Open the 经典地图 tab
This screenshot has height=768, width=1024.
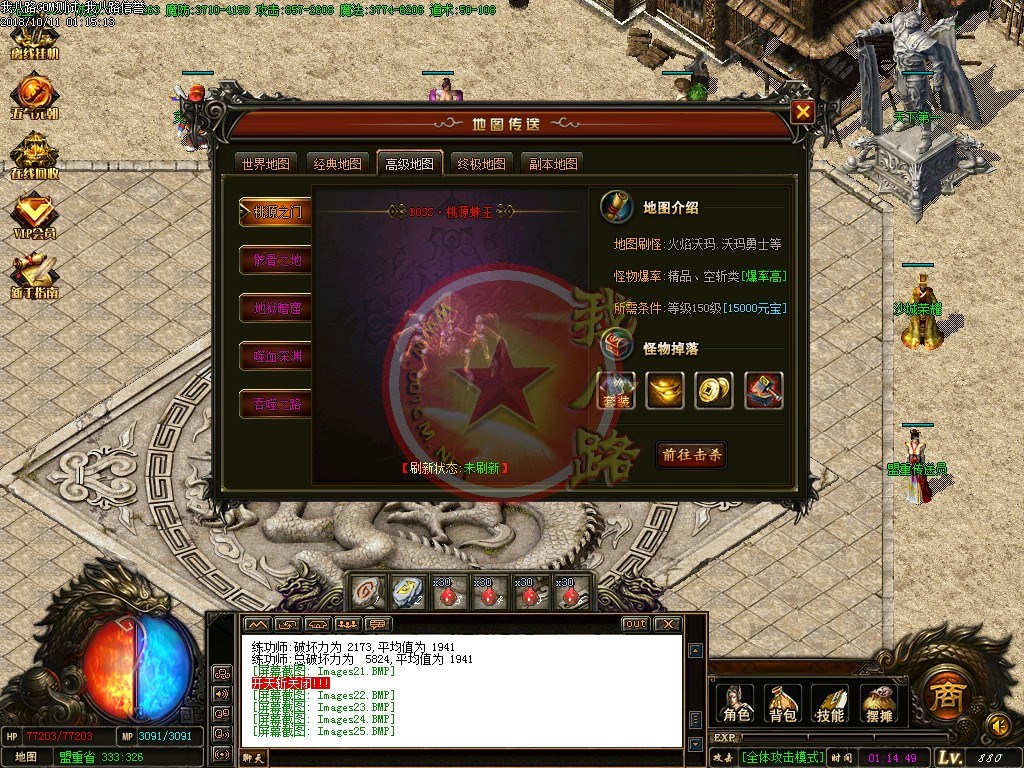(337, 164)
